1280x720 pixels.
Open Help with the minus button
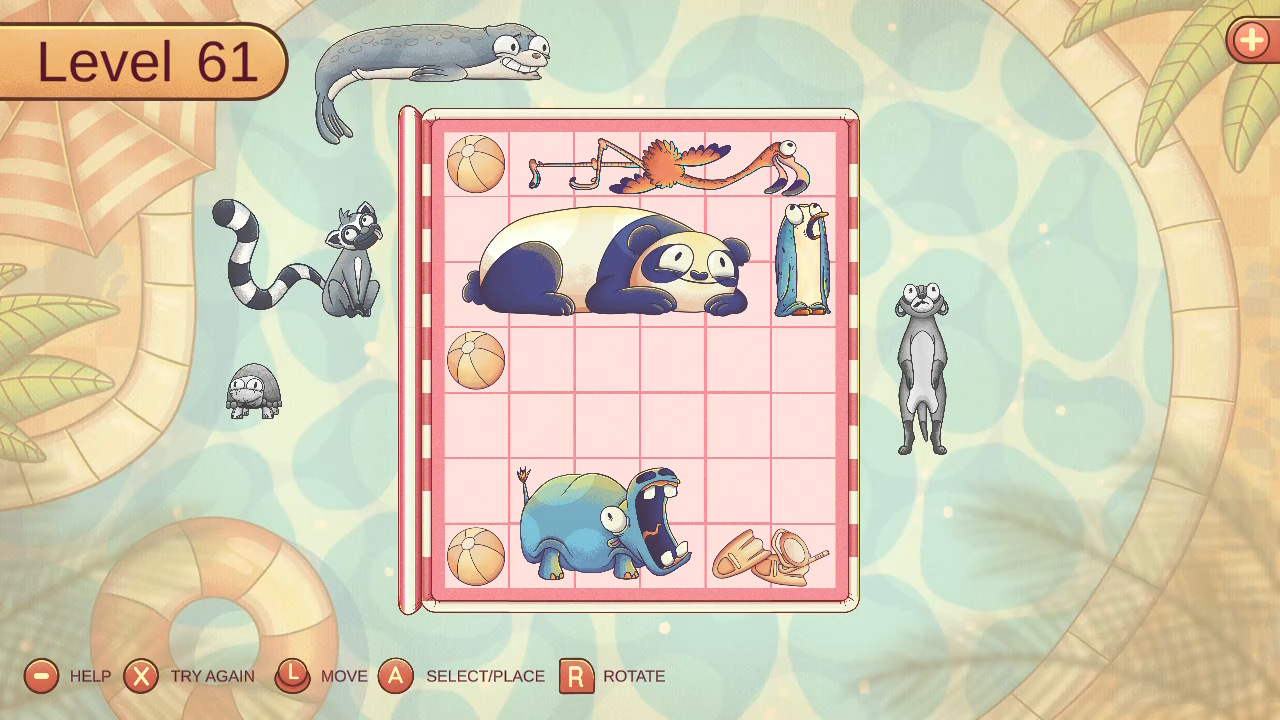[40, 676]
